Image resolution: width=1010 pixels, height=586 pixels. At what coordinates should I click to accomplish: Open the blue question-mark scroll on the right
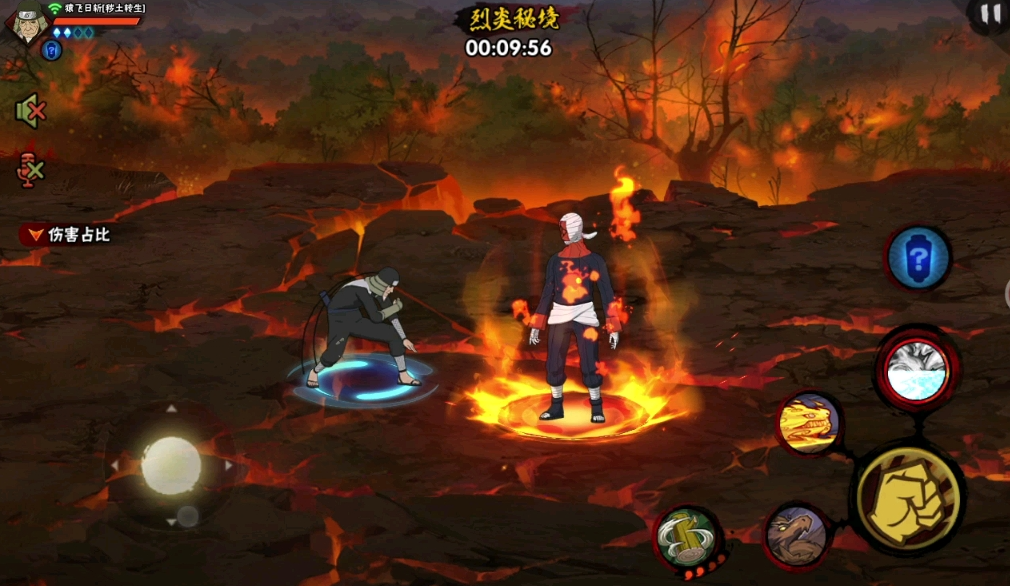click(x=918, y=259)
